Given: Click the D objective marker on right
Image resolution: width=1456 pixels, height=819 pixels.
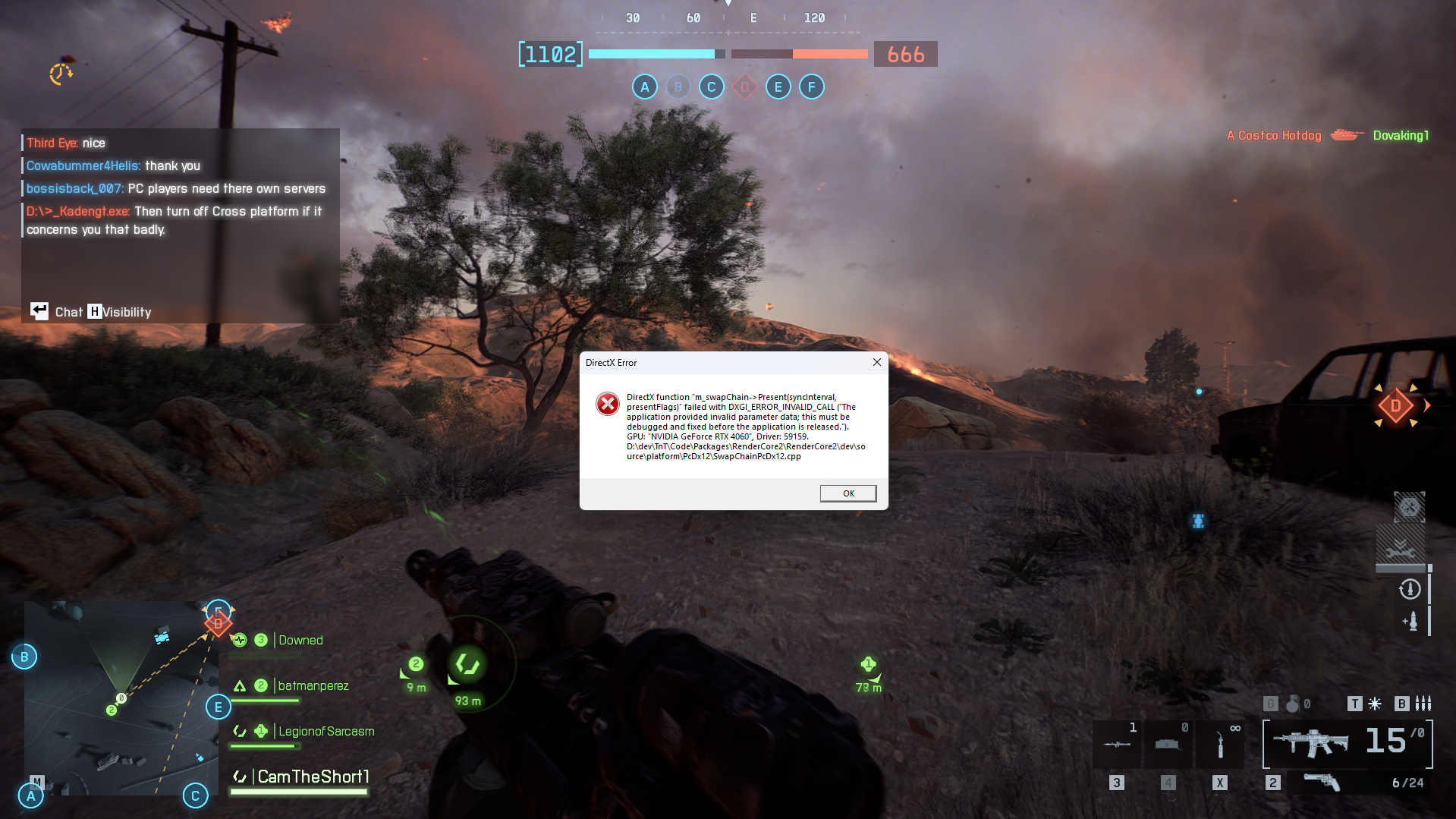Looking at the screenshot, I should point(1395,407).
